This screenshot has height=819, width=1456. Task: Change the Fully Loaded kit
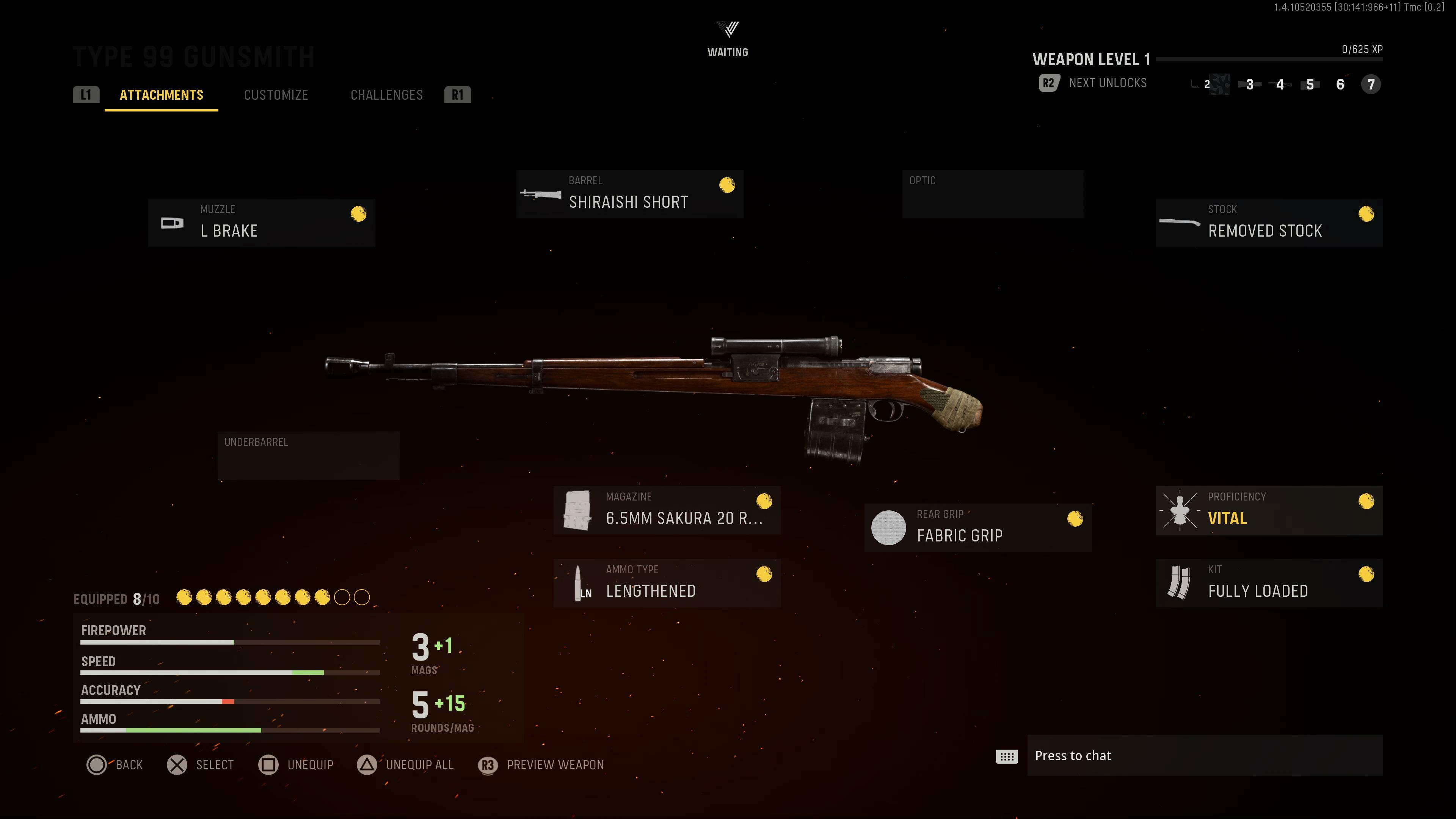tap(1269, 583)
